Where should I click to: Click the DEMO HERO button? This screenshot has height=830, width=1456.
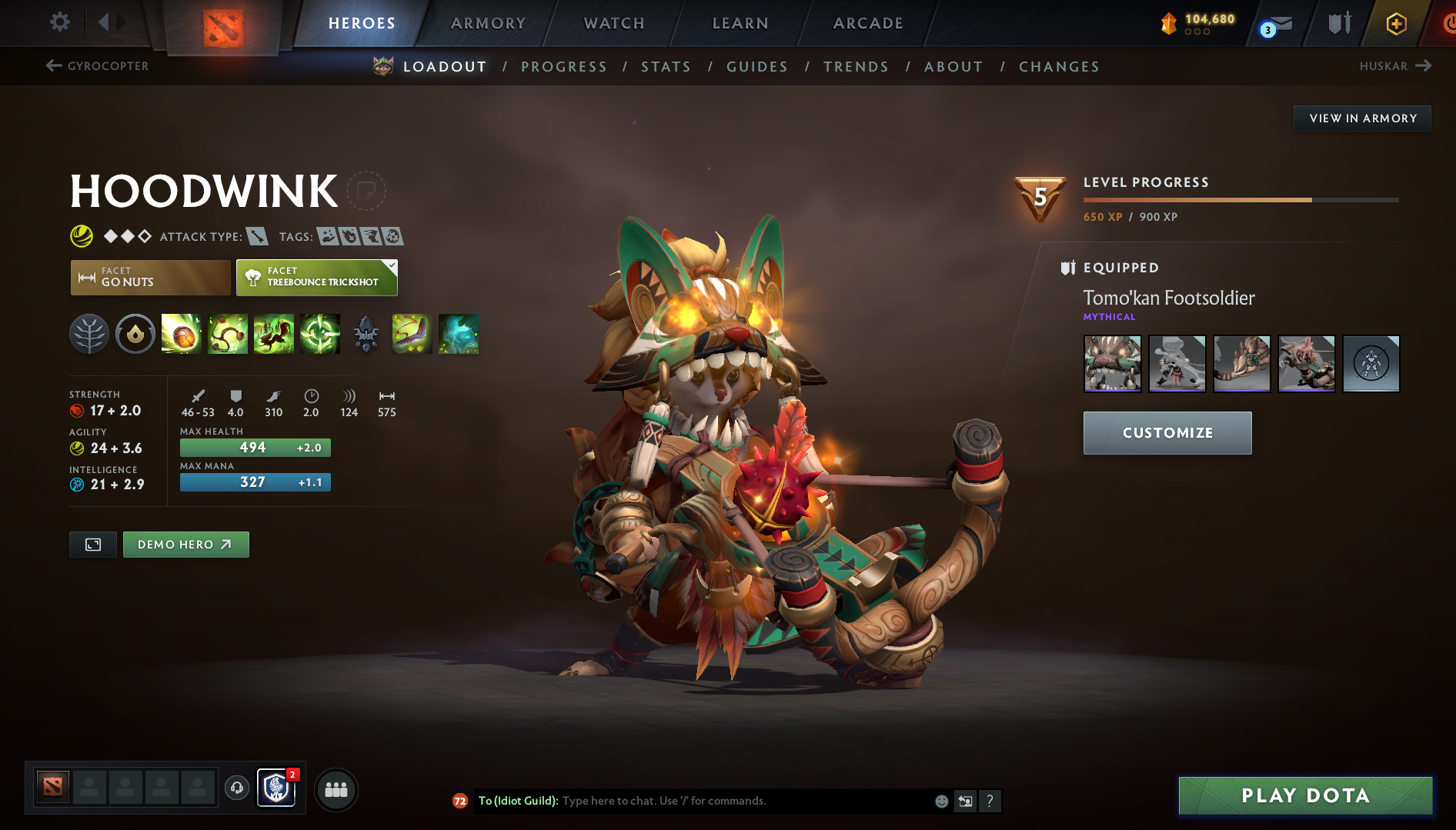coord(185,544)
